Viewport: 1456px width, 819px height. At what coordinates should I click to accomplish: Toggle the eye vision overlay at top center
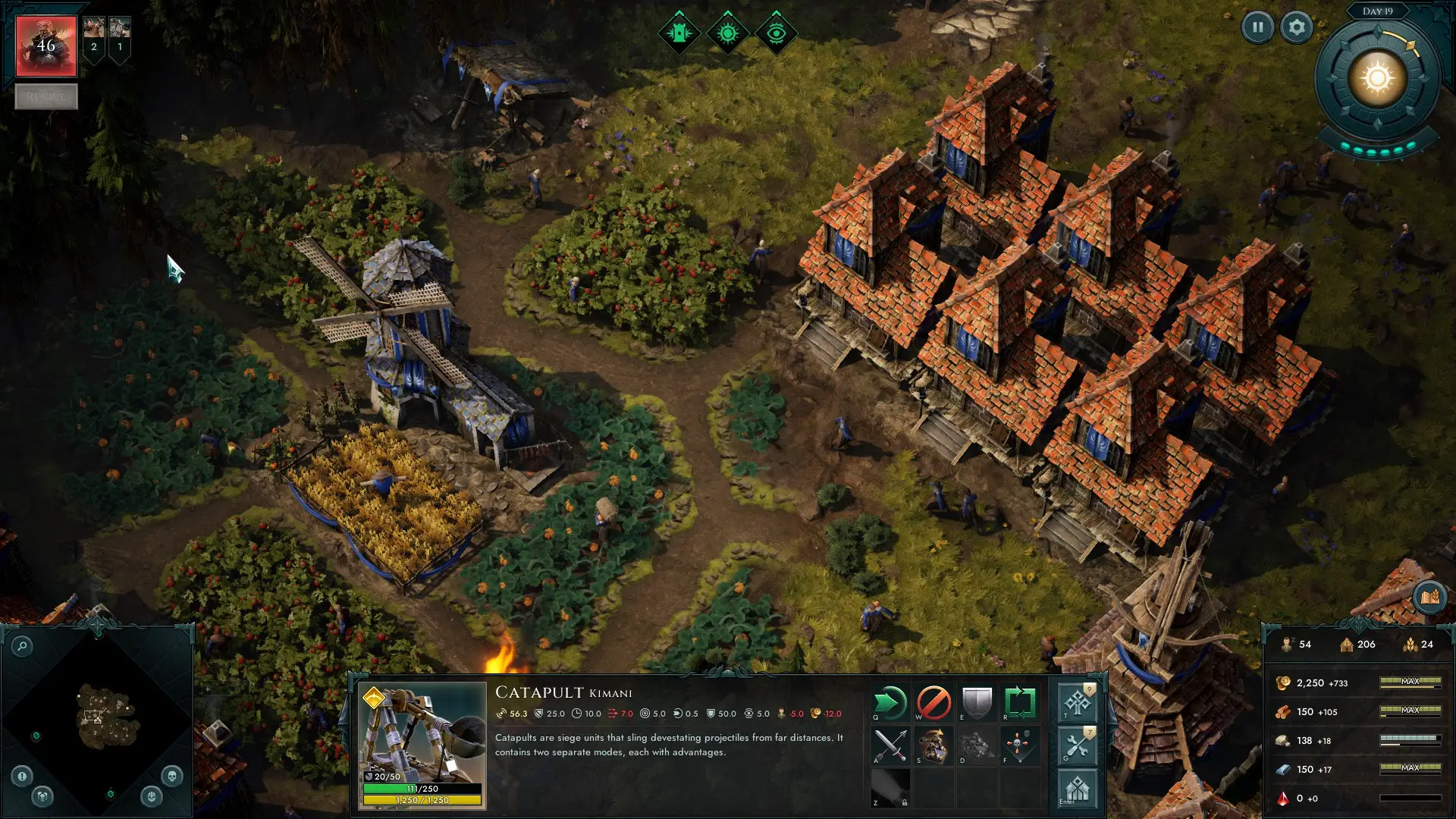tap(777, 32)
